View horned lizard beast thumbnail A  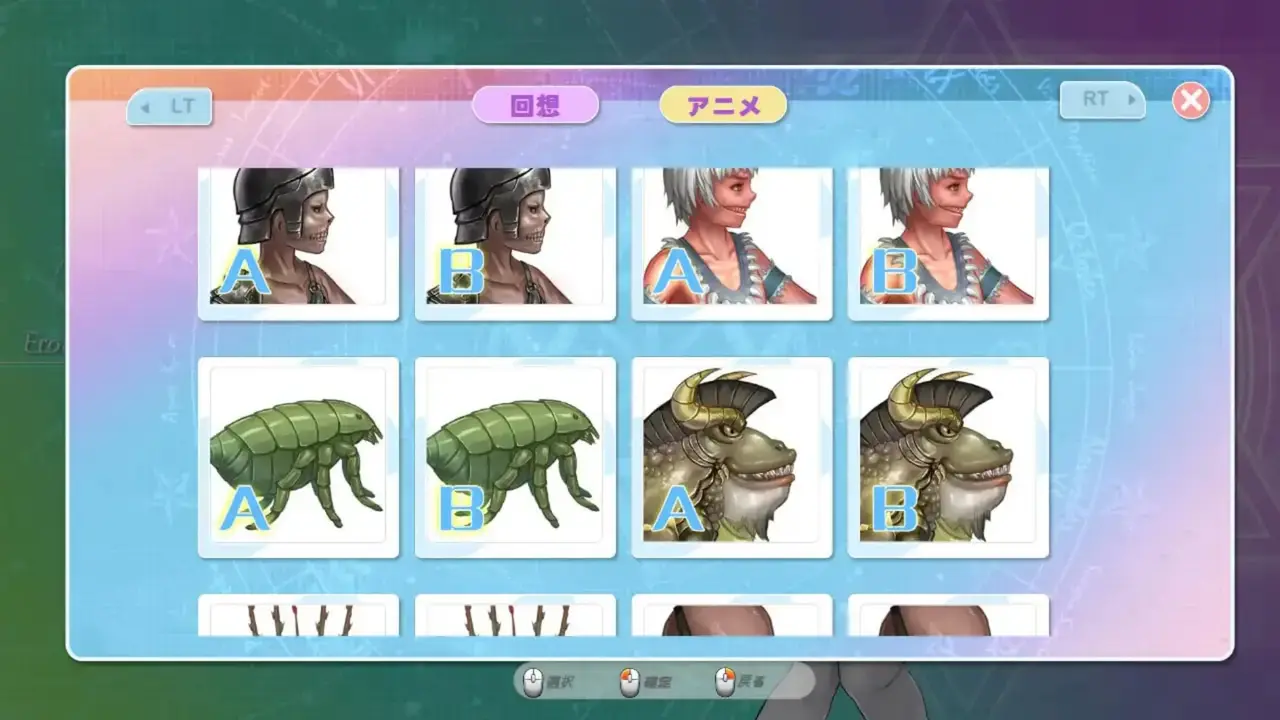[732, 457]
